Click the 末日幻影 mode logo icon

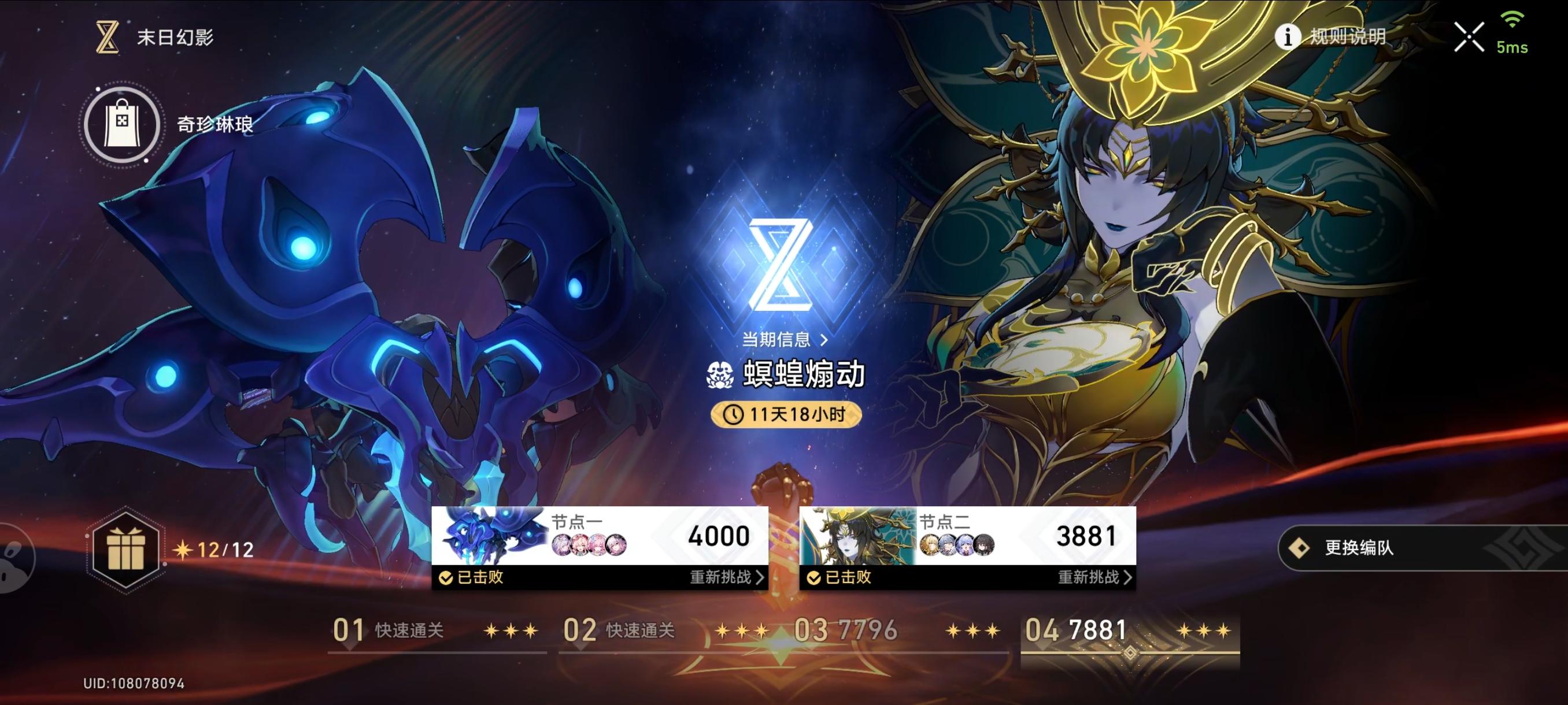click(107, 36)
